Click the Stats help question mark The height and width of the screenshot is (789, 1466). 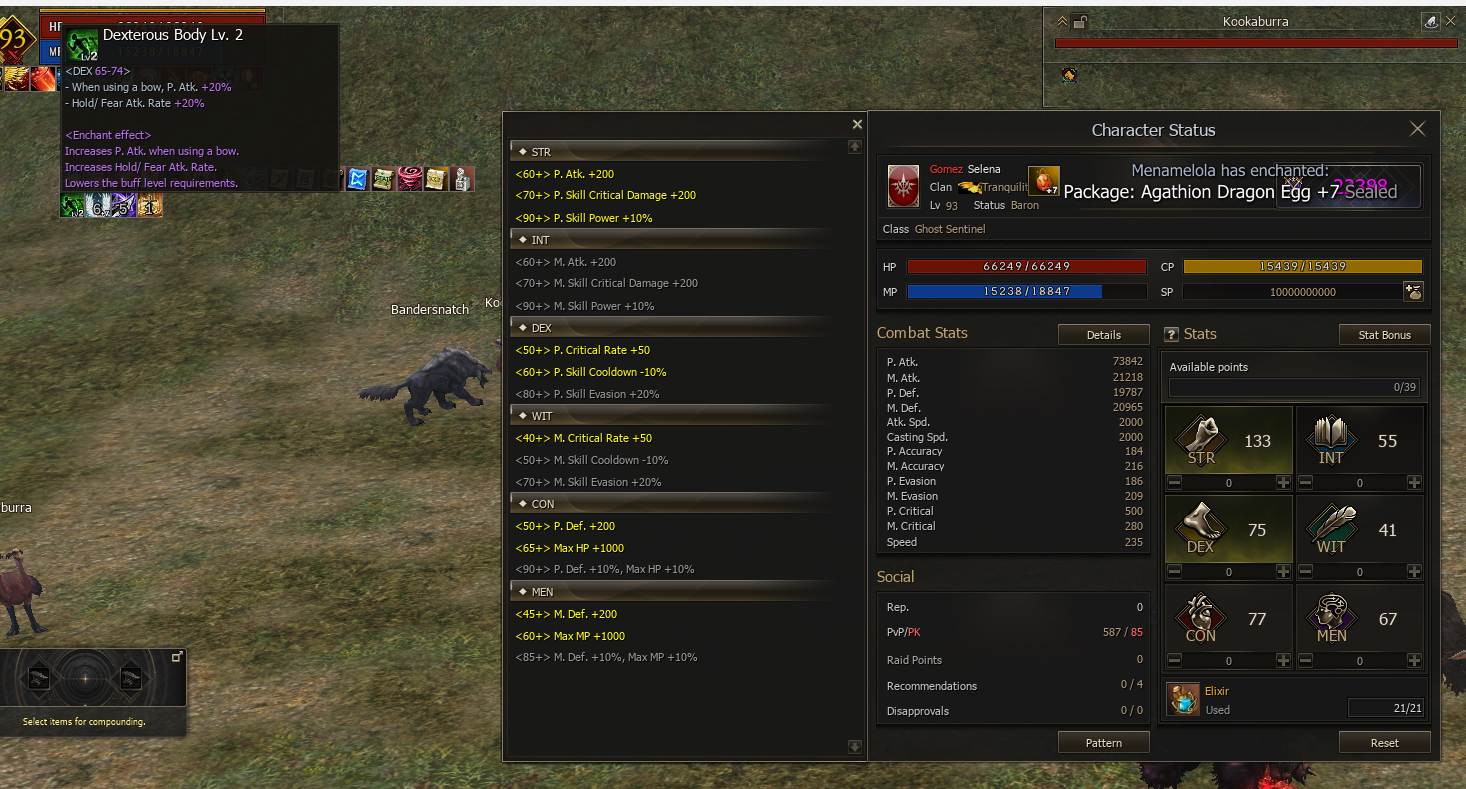click(1172, 334)
